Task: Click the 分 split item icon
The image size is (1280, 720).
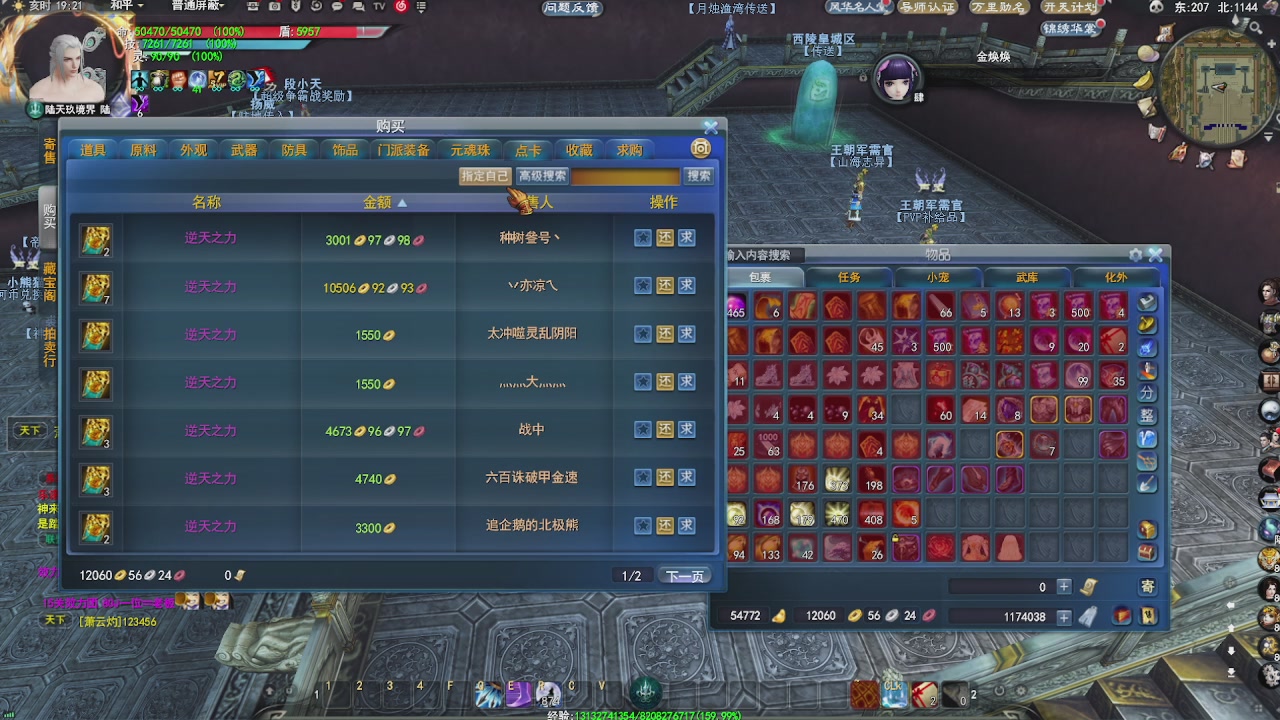Action: tap(1146, 391)
